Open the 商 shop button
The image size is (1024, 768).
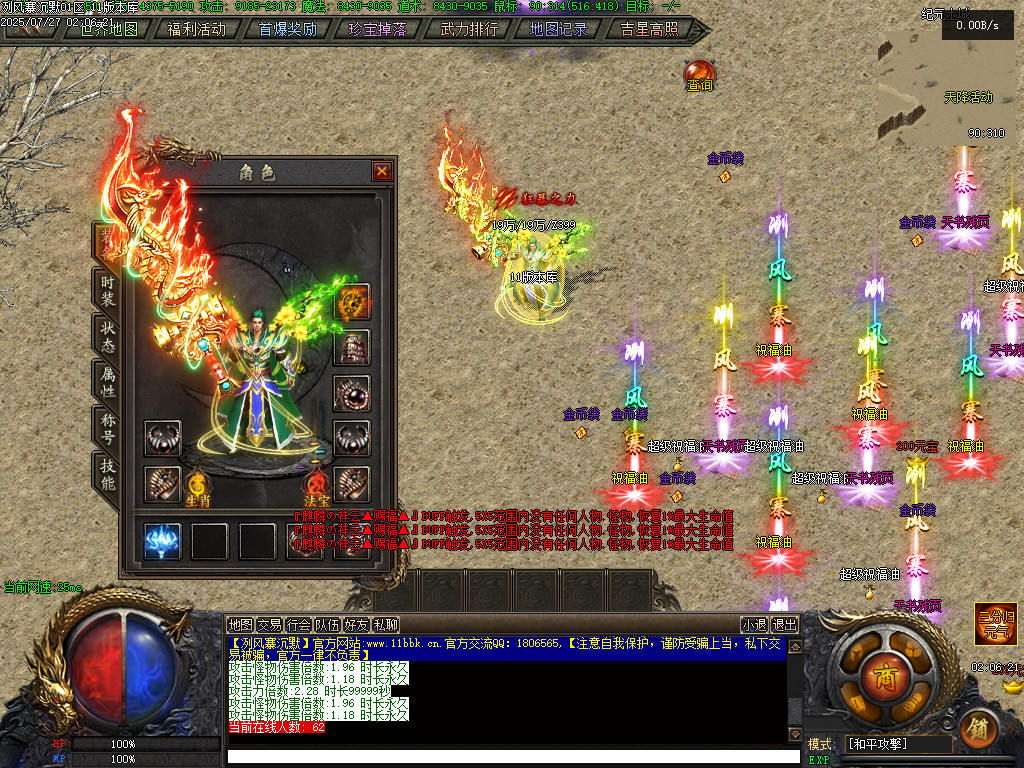click(x=884, y=669)
